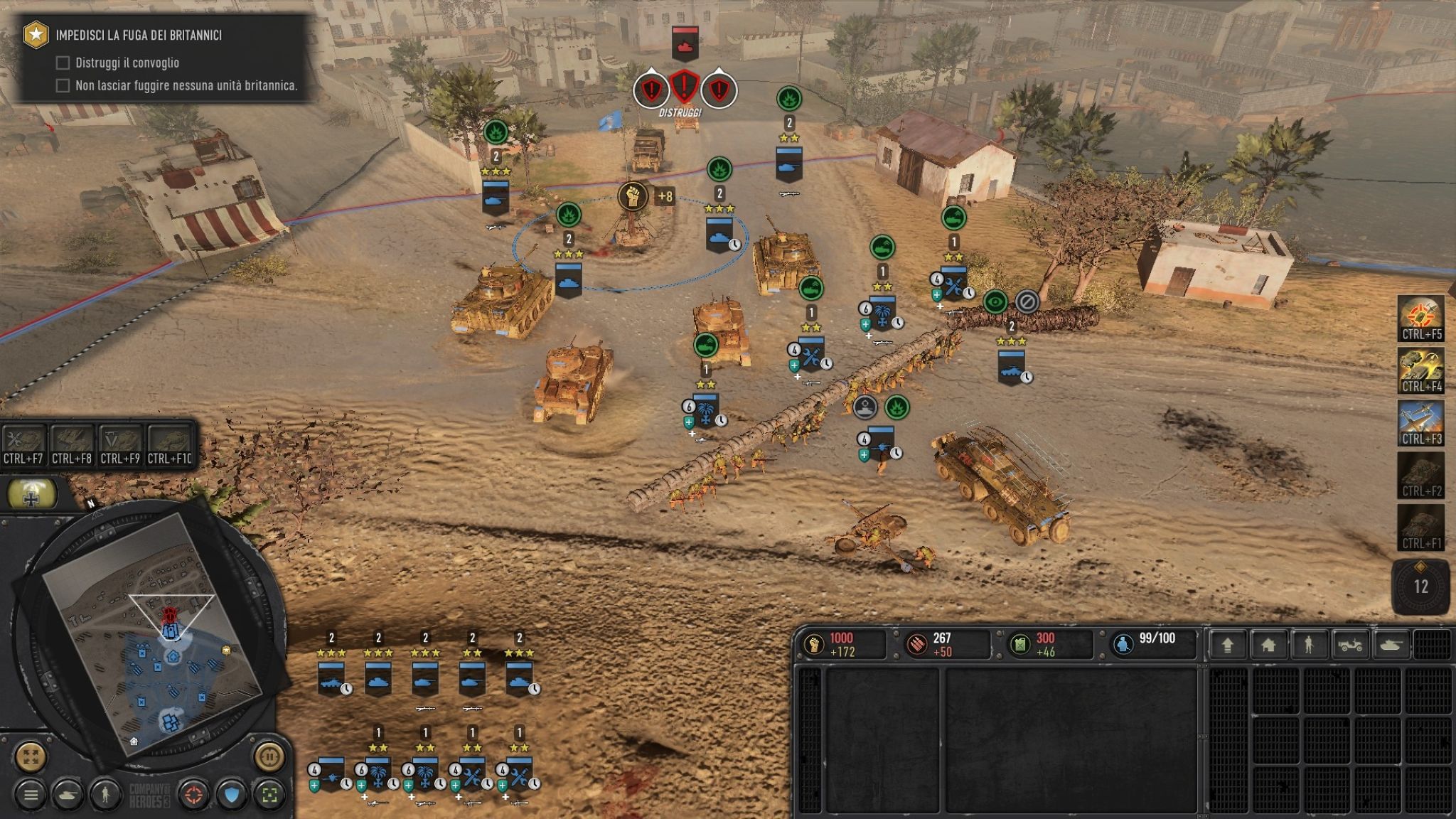Screen dimensions: 1456x819
Task: Click the tank filter button beside the minimap
Action: [x=68, y=795]
